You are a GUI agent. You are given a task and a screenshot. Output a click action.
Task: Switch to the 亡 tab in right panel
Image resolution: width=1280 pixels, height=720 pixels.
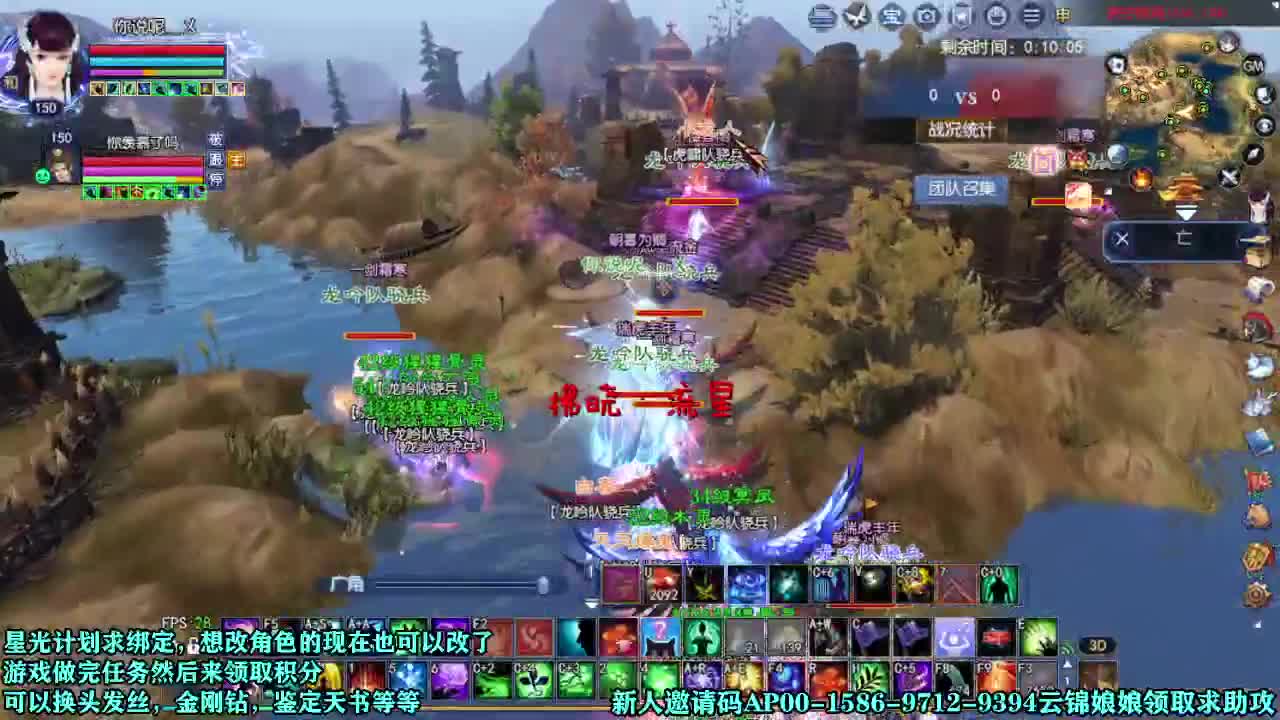point(1185,238)
